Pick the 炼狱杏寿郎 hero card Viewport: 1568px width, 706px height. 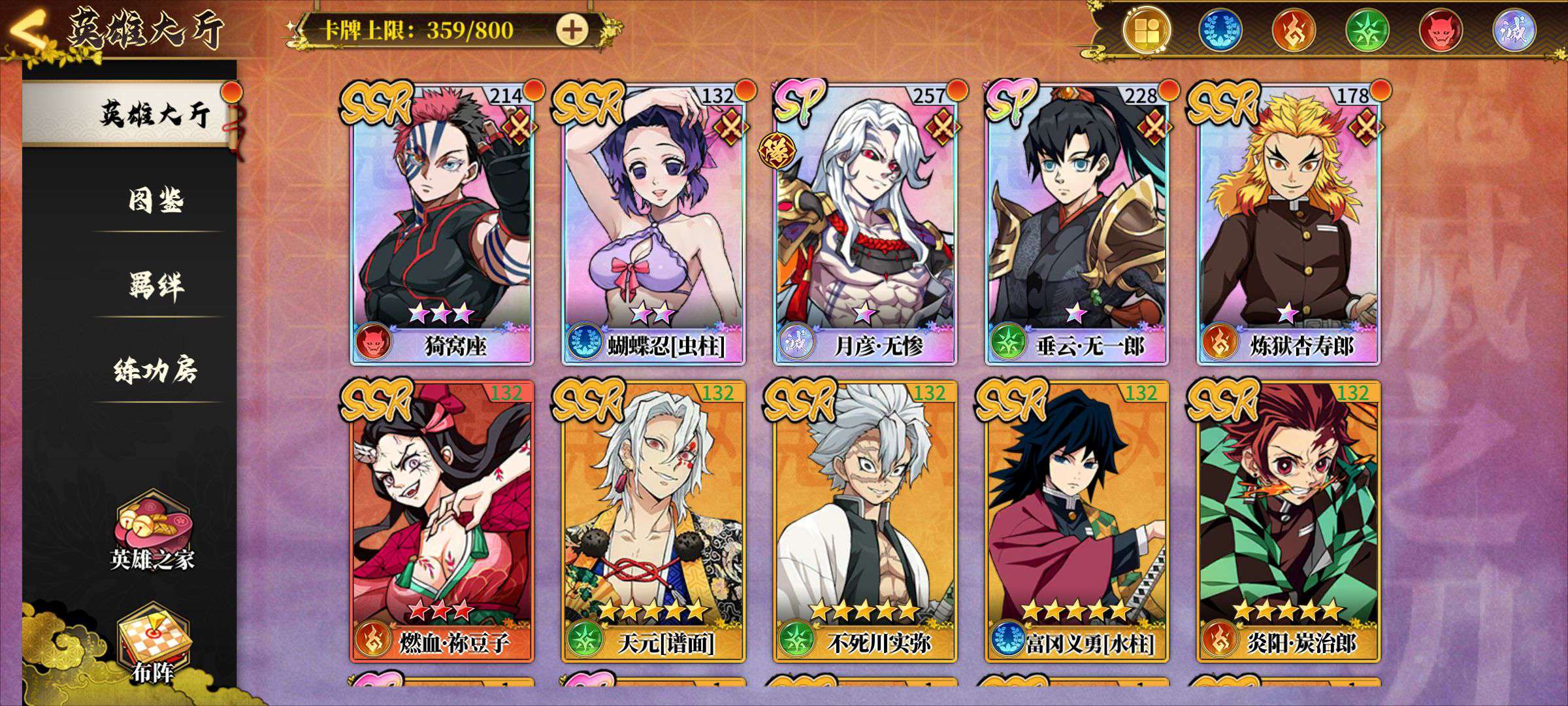(1288, 222)
